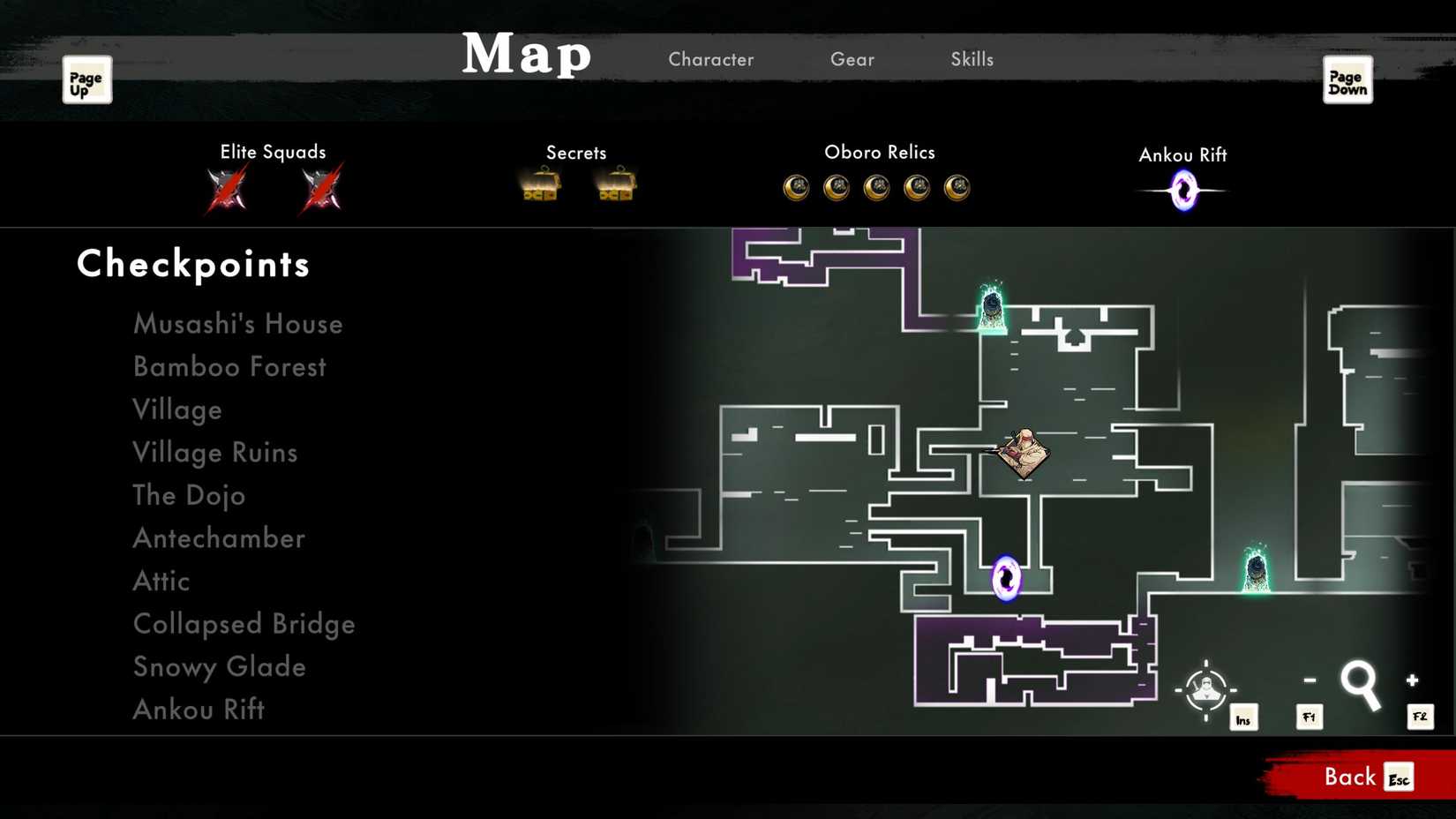Screen dimensions: 1456x819
Task: Click the fifth Oboro Relics coin
Action: tap(957, 187)
